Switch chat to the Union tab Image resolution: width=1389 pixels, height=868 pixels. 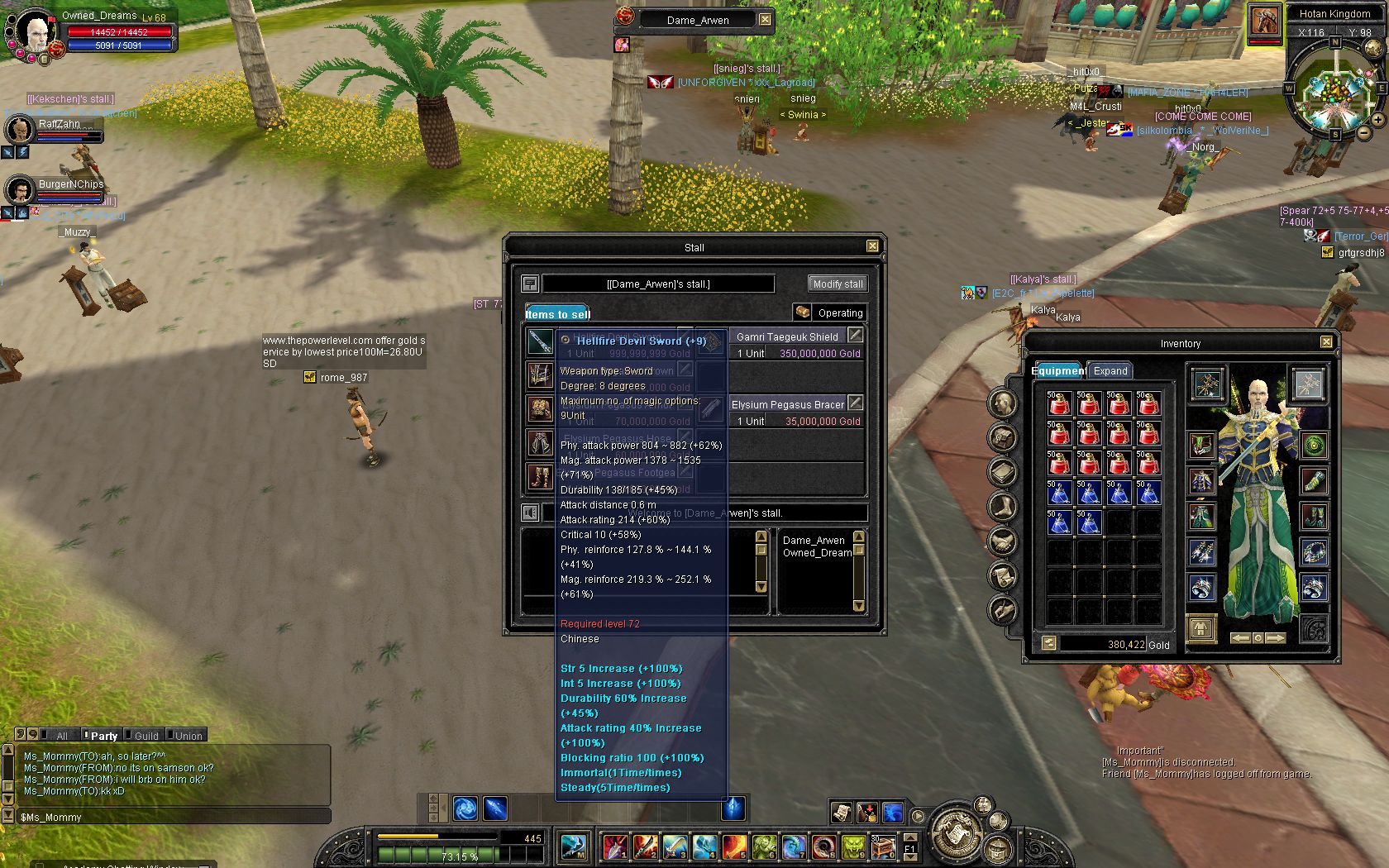[x=188, y=736]
